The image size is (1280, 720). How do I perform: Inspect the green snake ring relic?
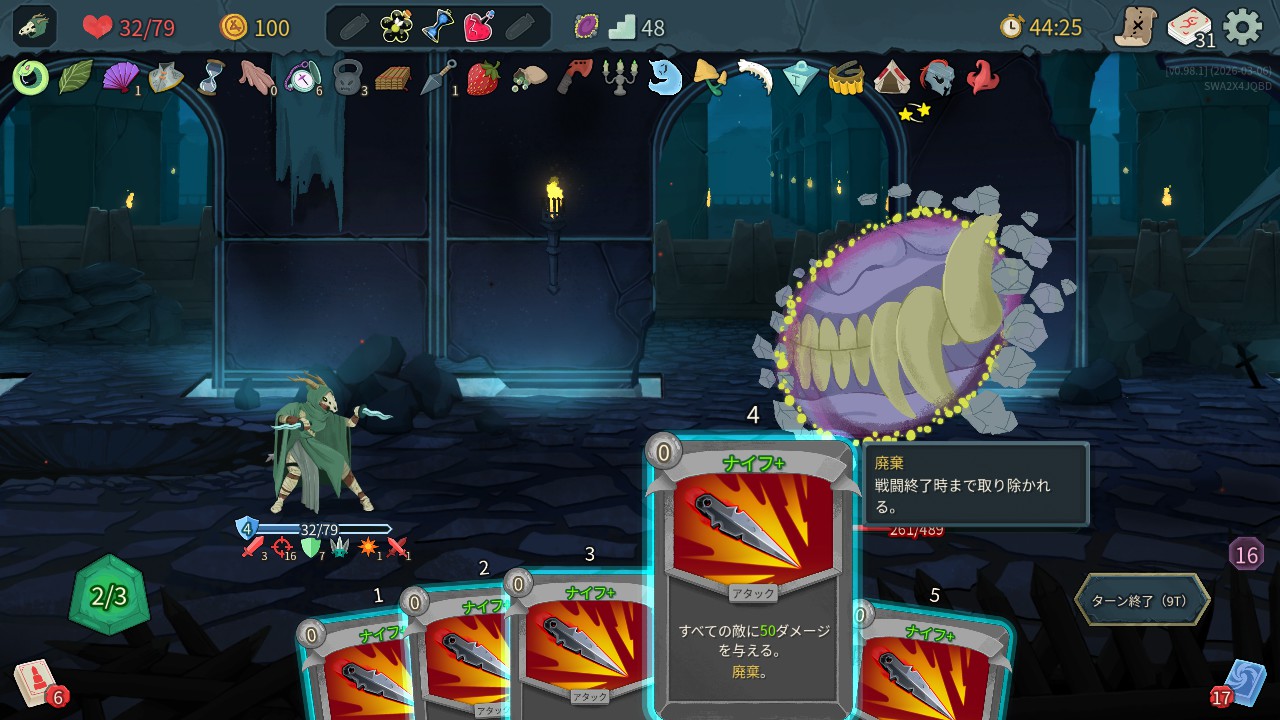30,77
